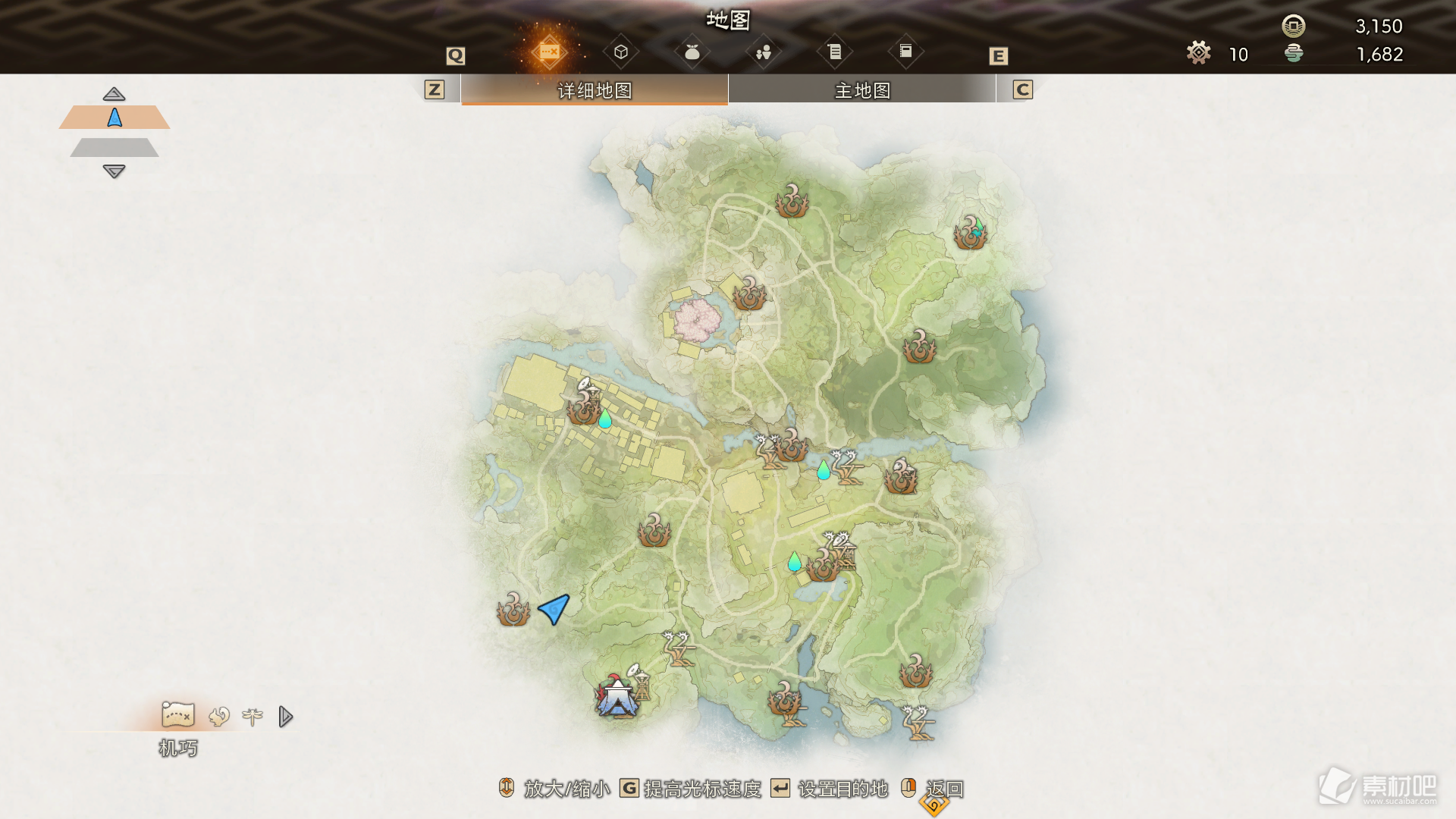Viewport: 1456px width, 819px height.
Task: Open the notebook menu icon
Action: coord(905,52)
